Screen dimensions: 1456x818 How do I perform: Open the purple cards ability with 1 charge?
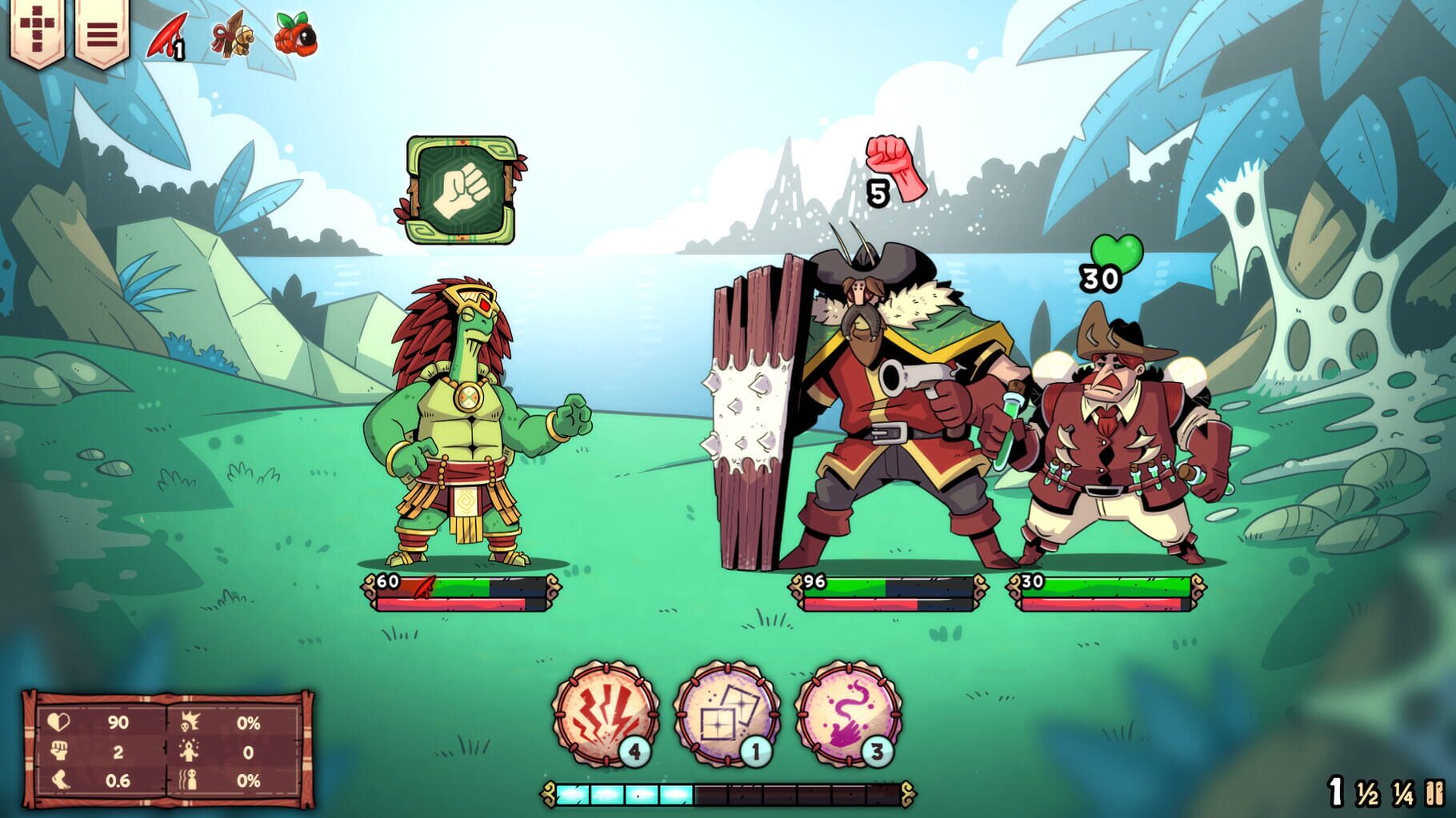(x=733, y=734)
